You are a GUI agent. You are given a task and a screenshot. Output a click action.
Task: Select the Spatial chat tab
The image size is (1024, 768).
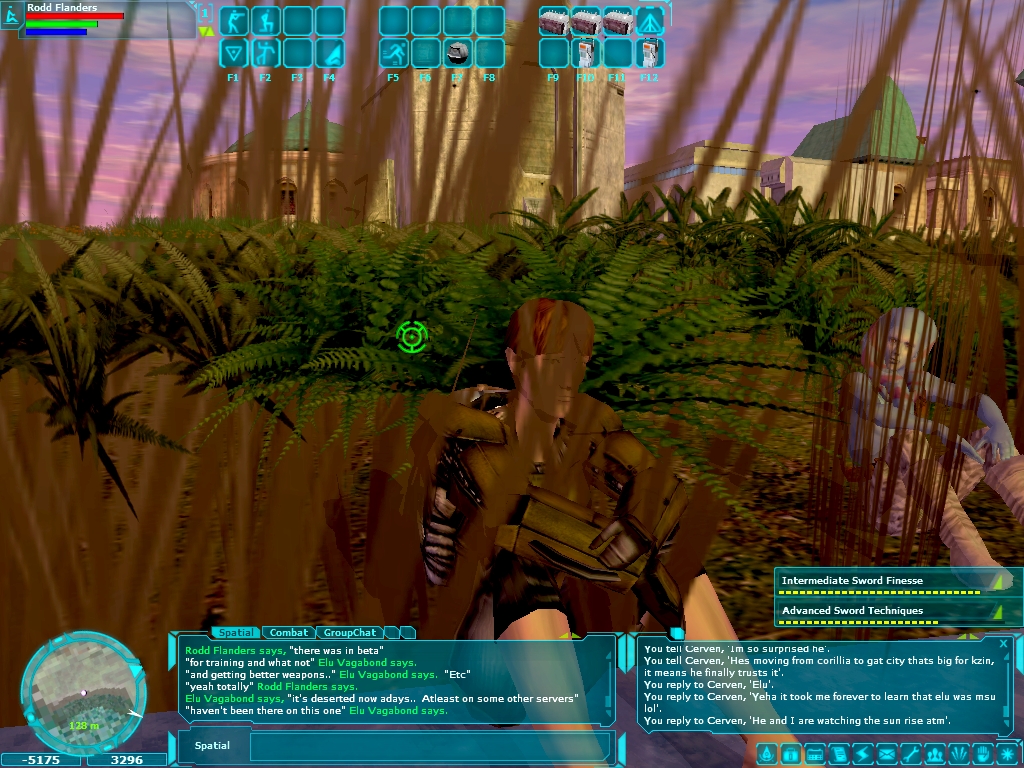point(236,632)
